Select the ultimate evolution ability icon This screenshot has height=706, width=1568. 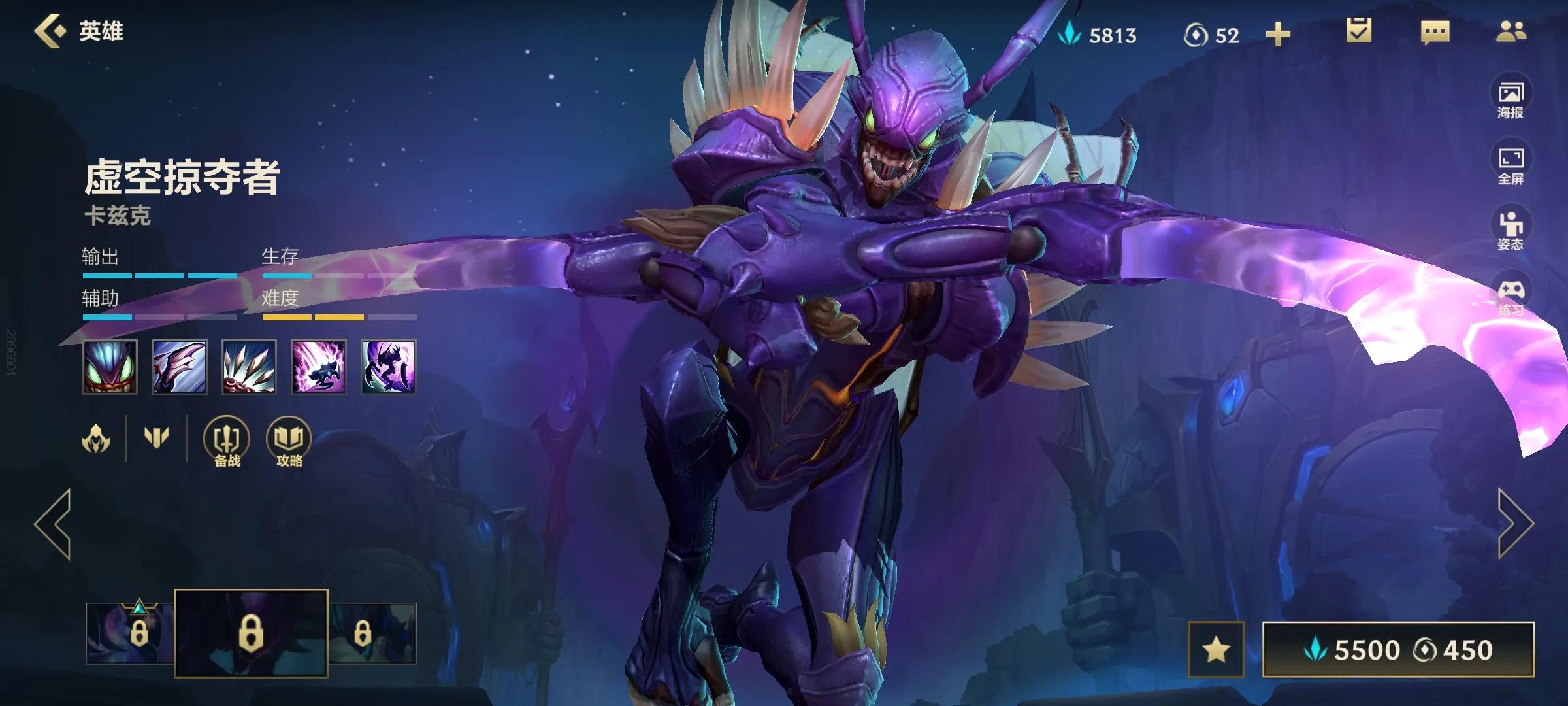point(389,367)
